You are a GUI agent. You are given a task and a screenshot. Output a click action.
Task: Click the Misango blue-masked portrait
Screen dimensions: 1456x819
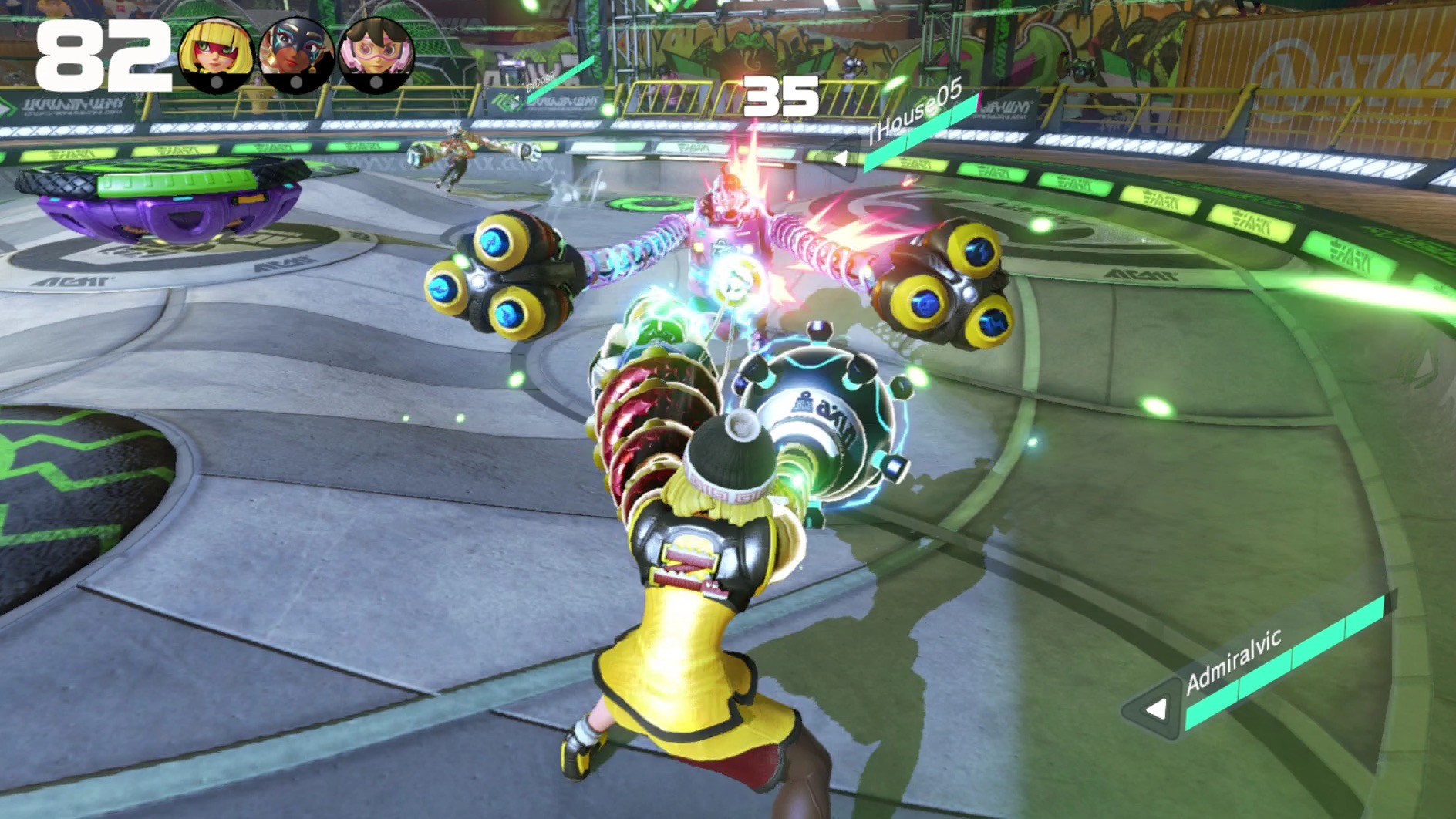point(296,56)
